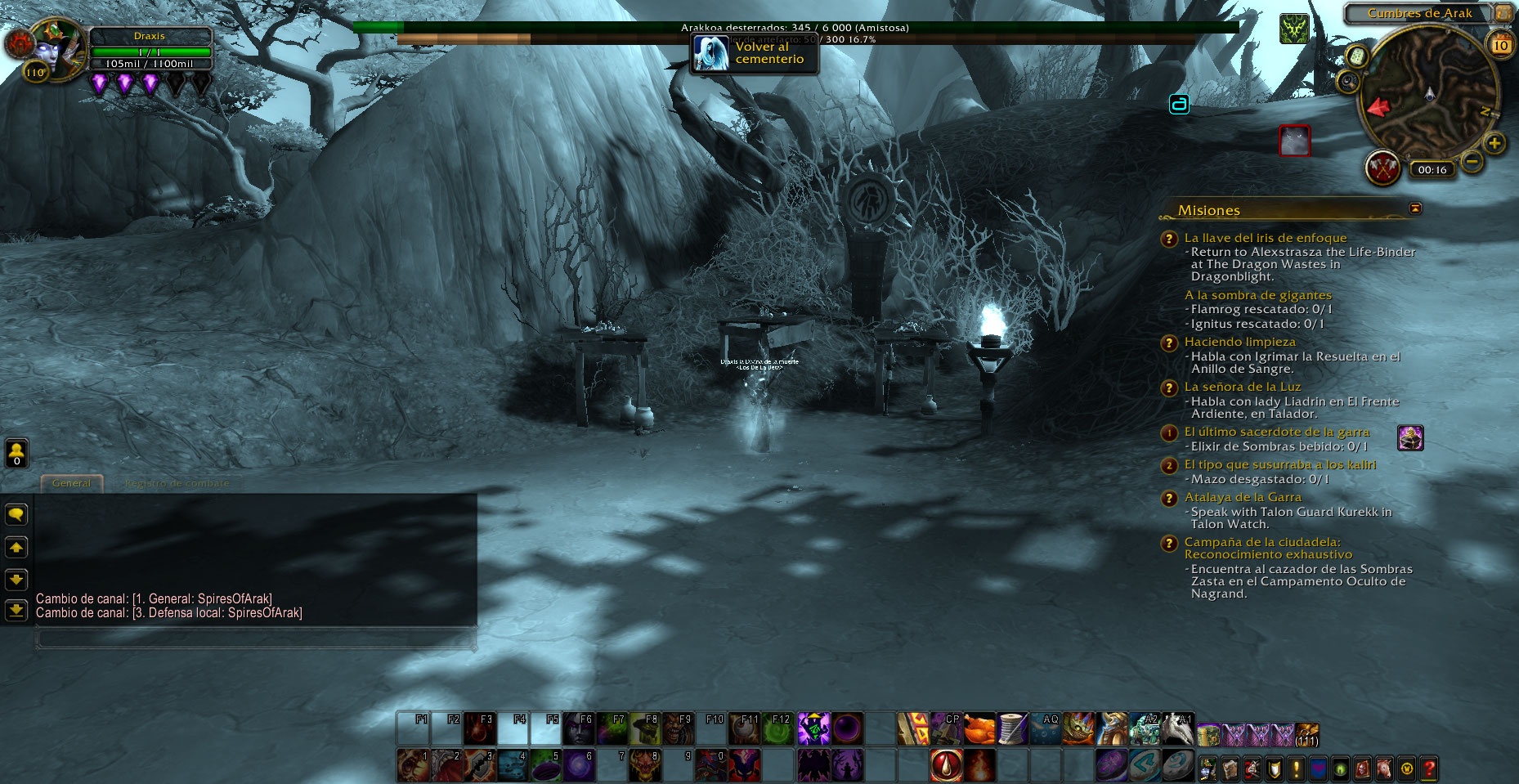Zoom in the minimap with the plus button
Image resolution: width=1519 pixels, height=784 pixels.
point(1494,144)
